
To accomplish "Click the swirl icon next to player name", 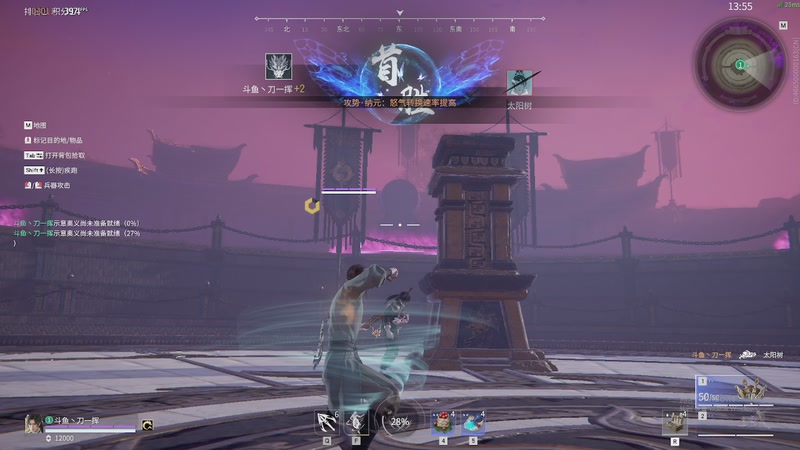I will pos(147,424).
